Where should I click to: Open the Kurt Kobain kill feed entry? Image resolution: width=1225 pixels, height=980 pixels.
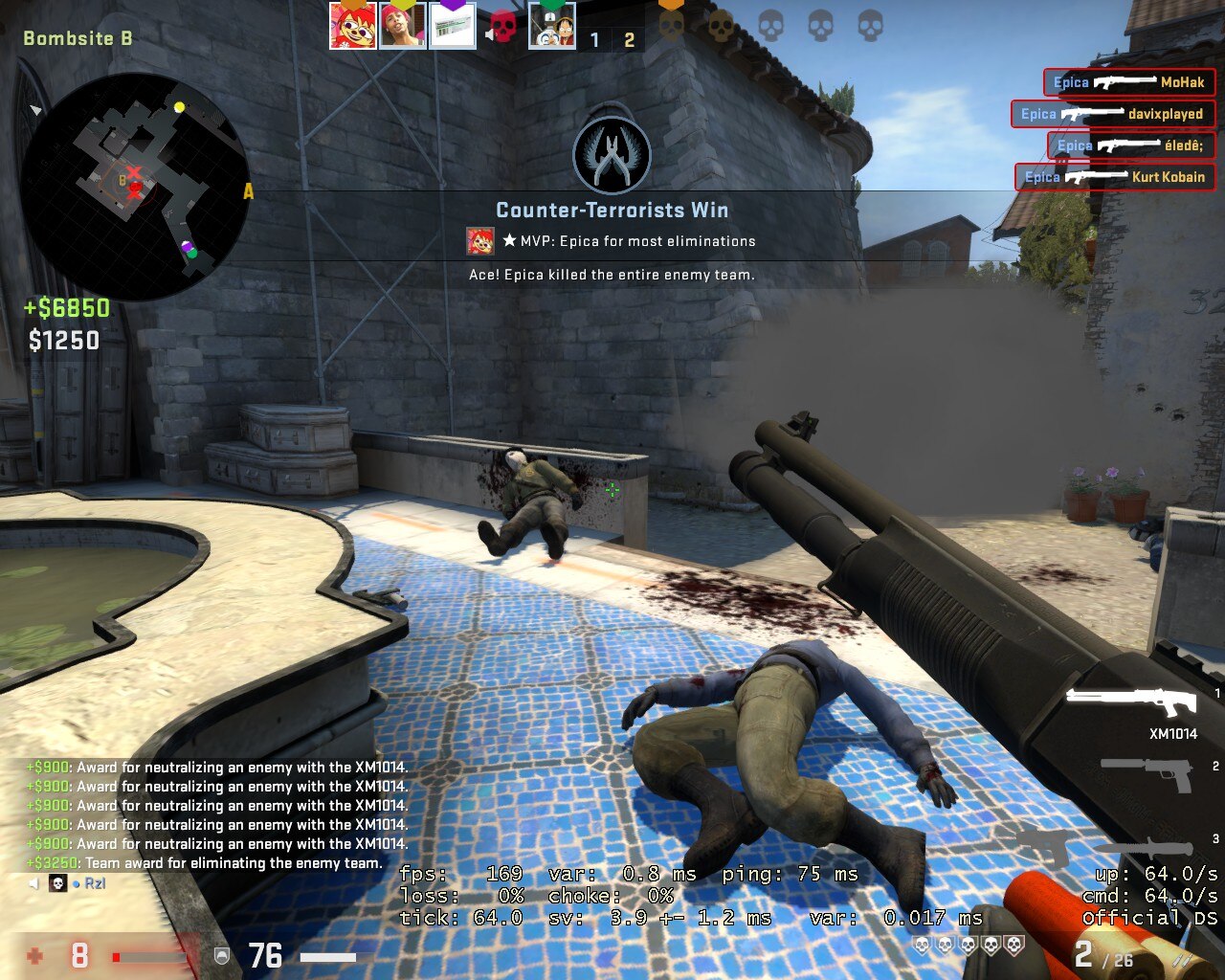[x=1115, y=177]
